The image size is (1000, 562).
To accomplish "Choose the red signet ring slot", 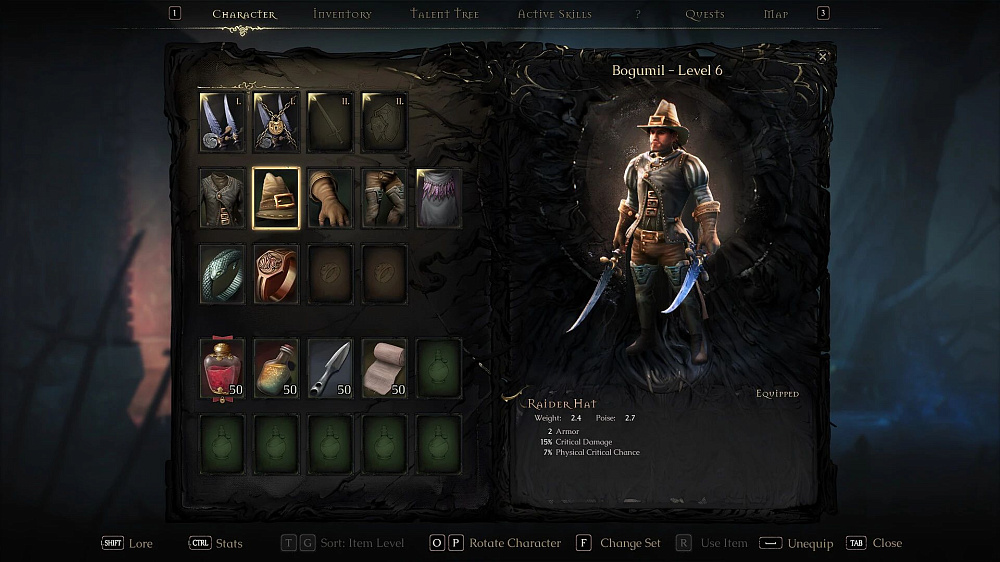I will pyautogui.click(x=276, y=273).
